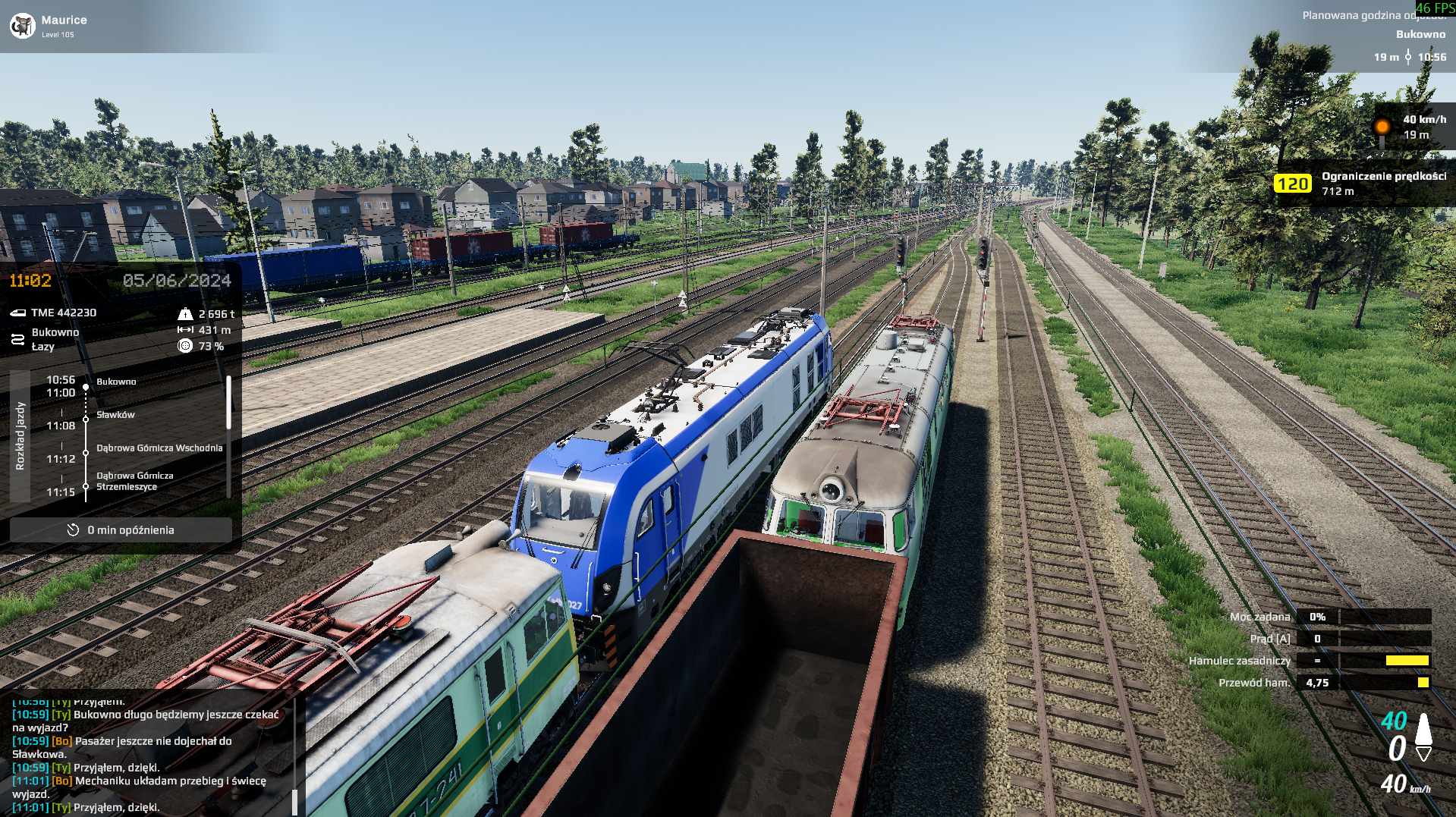Click the orange signal indicator icon
The width and height of the screenshot is (1456, 817).
pos(1382,127)
